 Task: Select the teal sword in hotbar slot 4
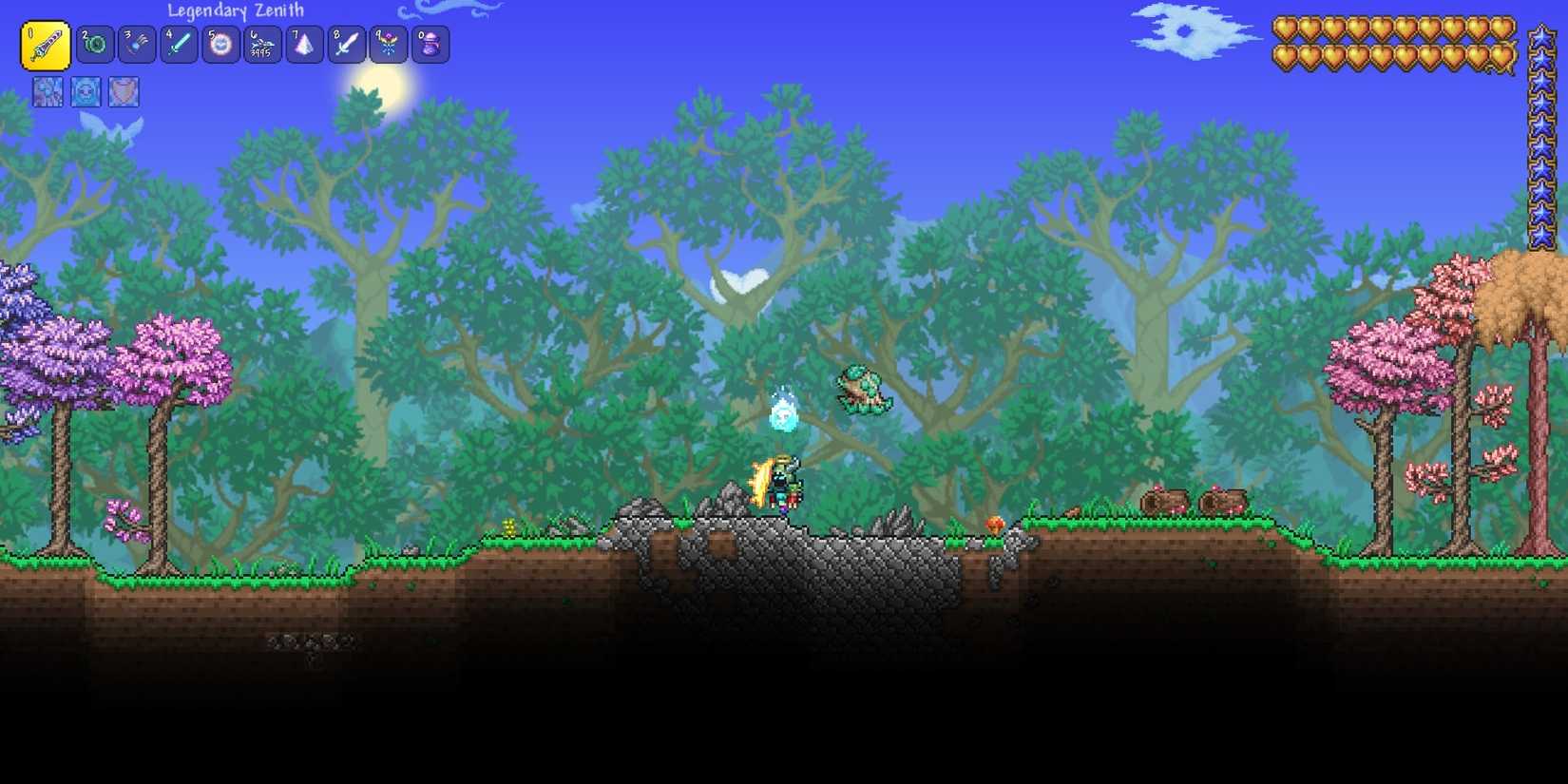pyautogui.click(x=179, y=44)
